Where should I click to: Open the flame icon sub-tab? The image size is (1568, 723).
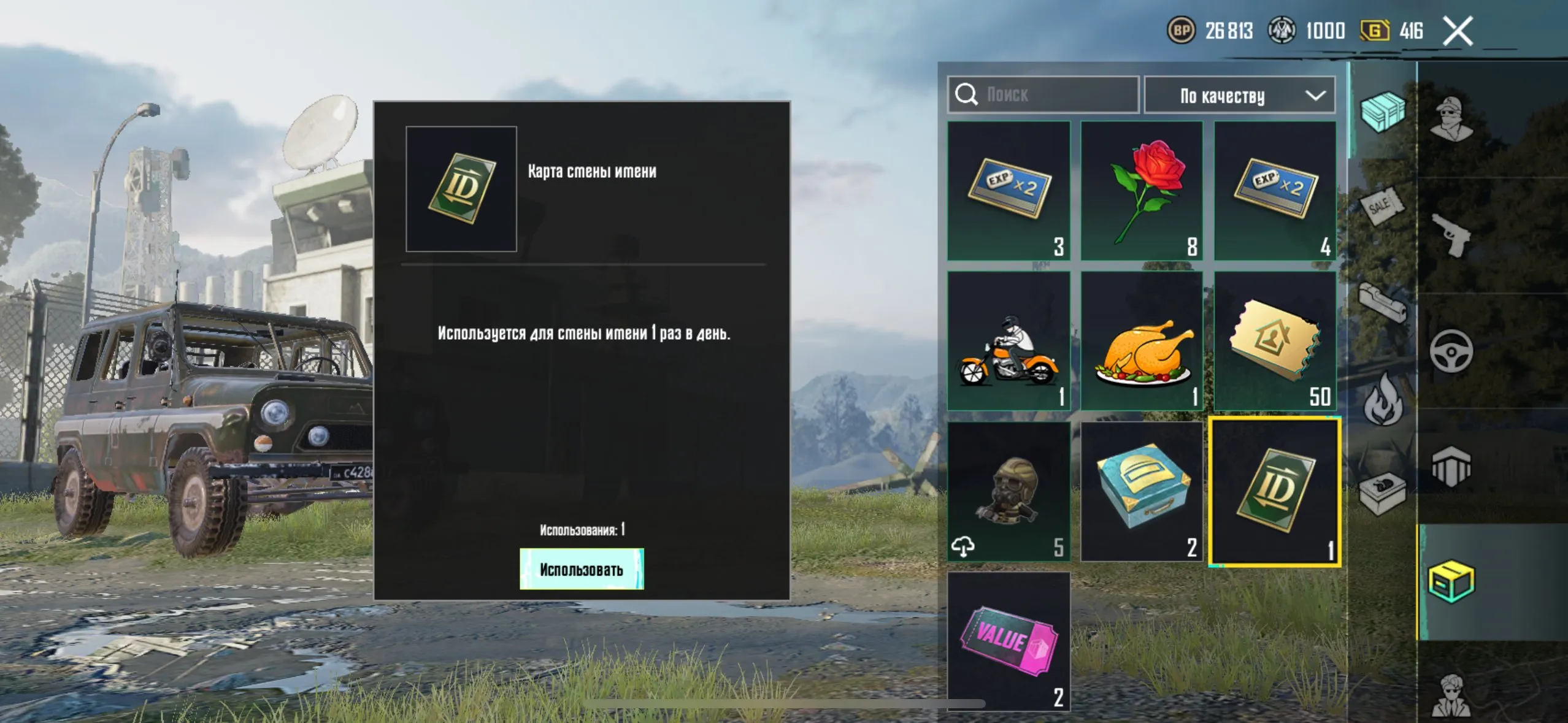click(1383, 402)
